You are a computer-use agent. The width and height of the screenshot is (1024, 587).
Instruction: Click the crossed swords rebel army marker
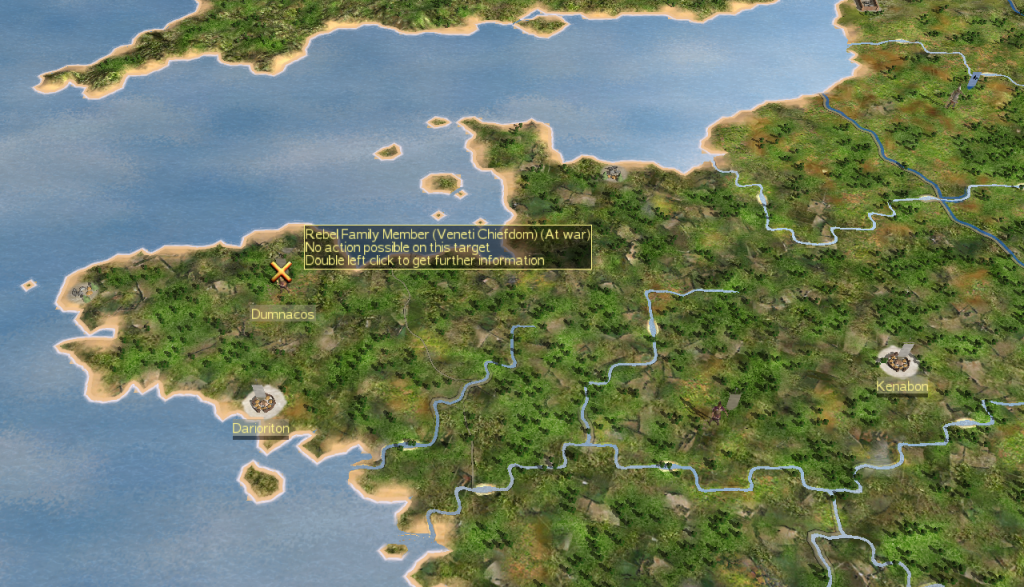[282, 270]
